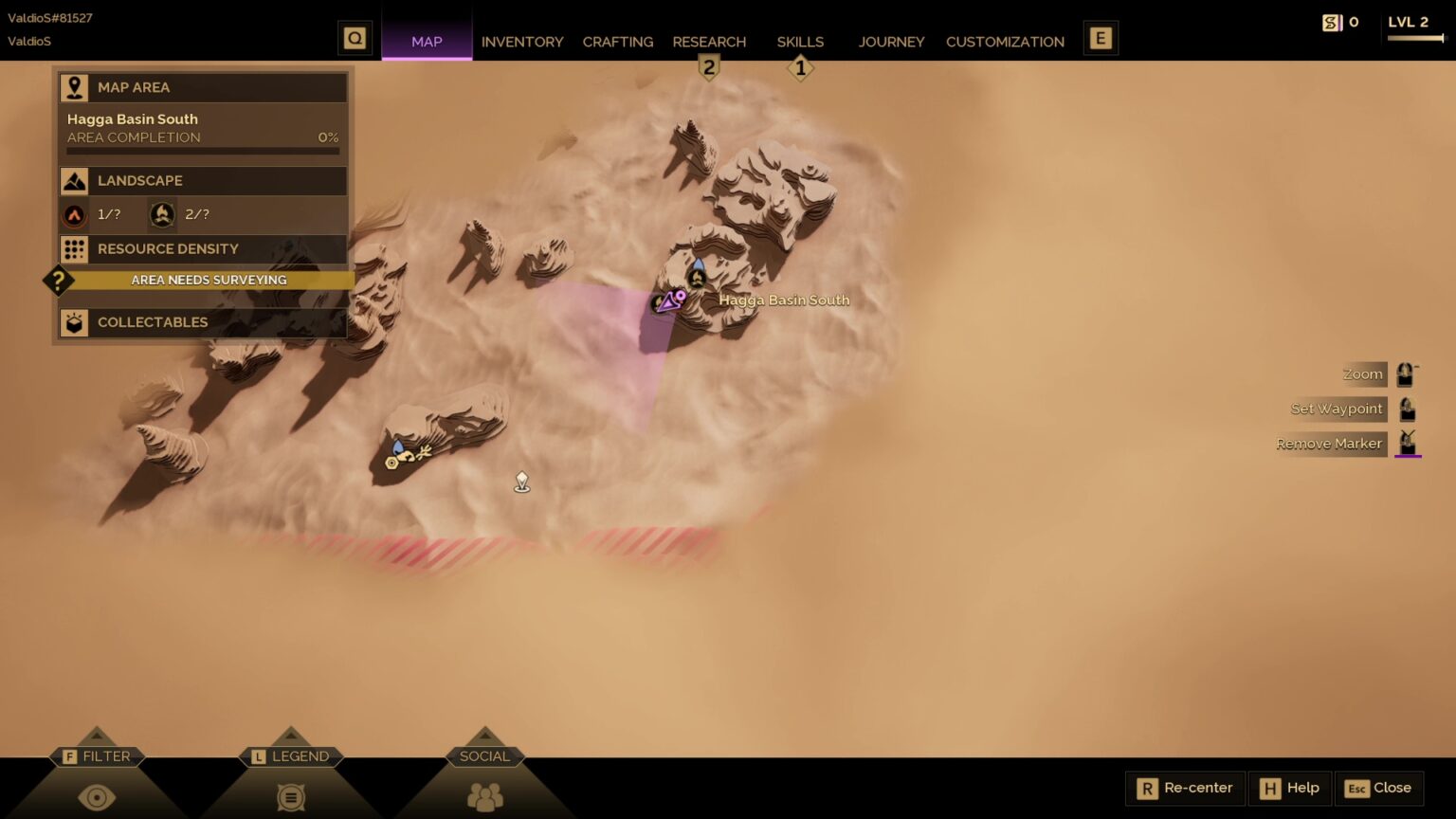Viewport: 1456px width, 819px height.
Task: Switch to the Inventory tab
Action: (522, 42)
